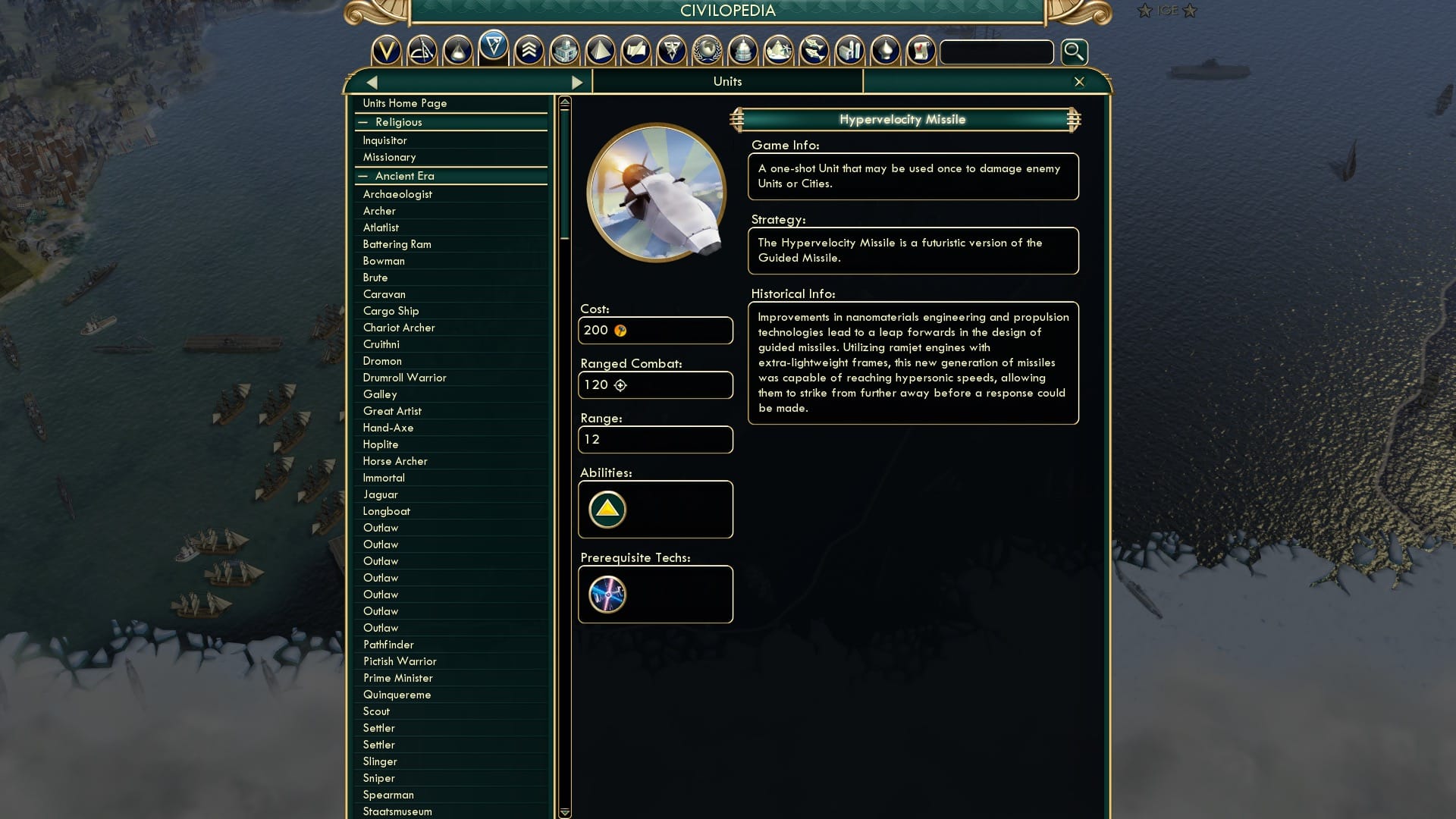The height and width of the screenshot is (819, 1456).
Task: Open the Religion section icon
Action: (x=886, y=52)
